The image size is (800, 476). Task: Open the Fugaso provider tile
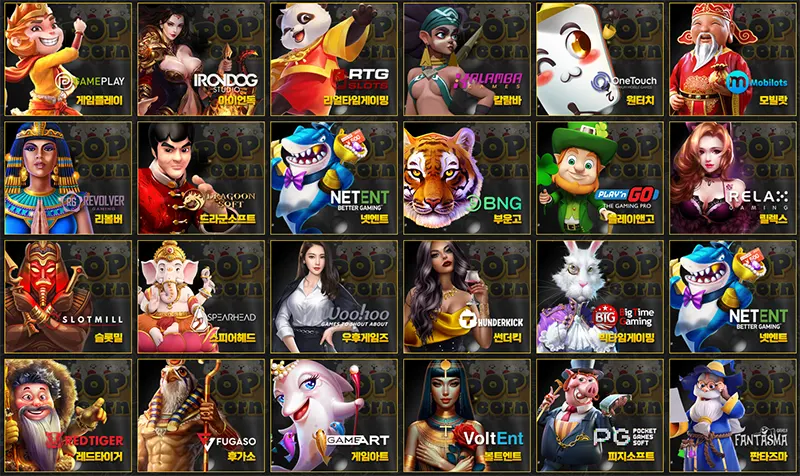click(200, 414)
